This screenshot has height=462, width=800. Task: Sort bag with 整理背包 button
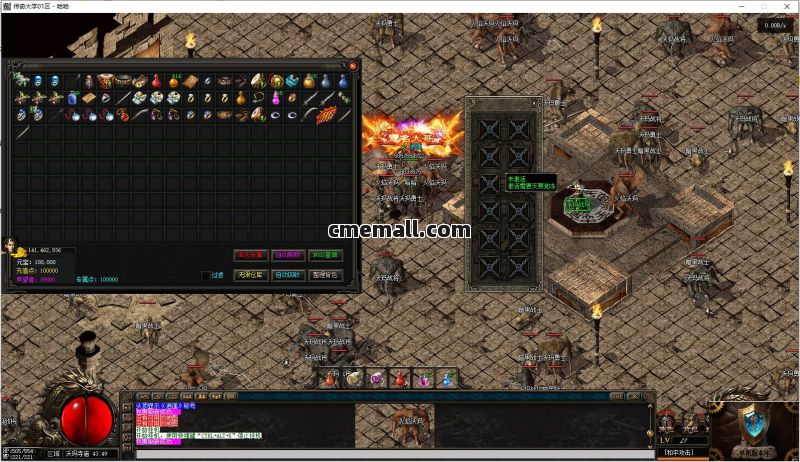pos(325,275)
